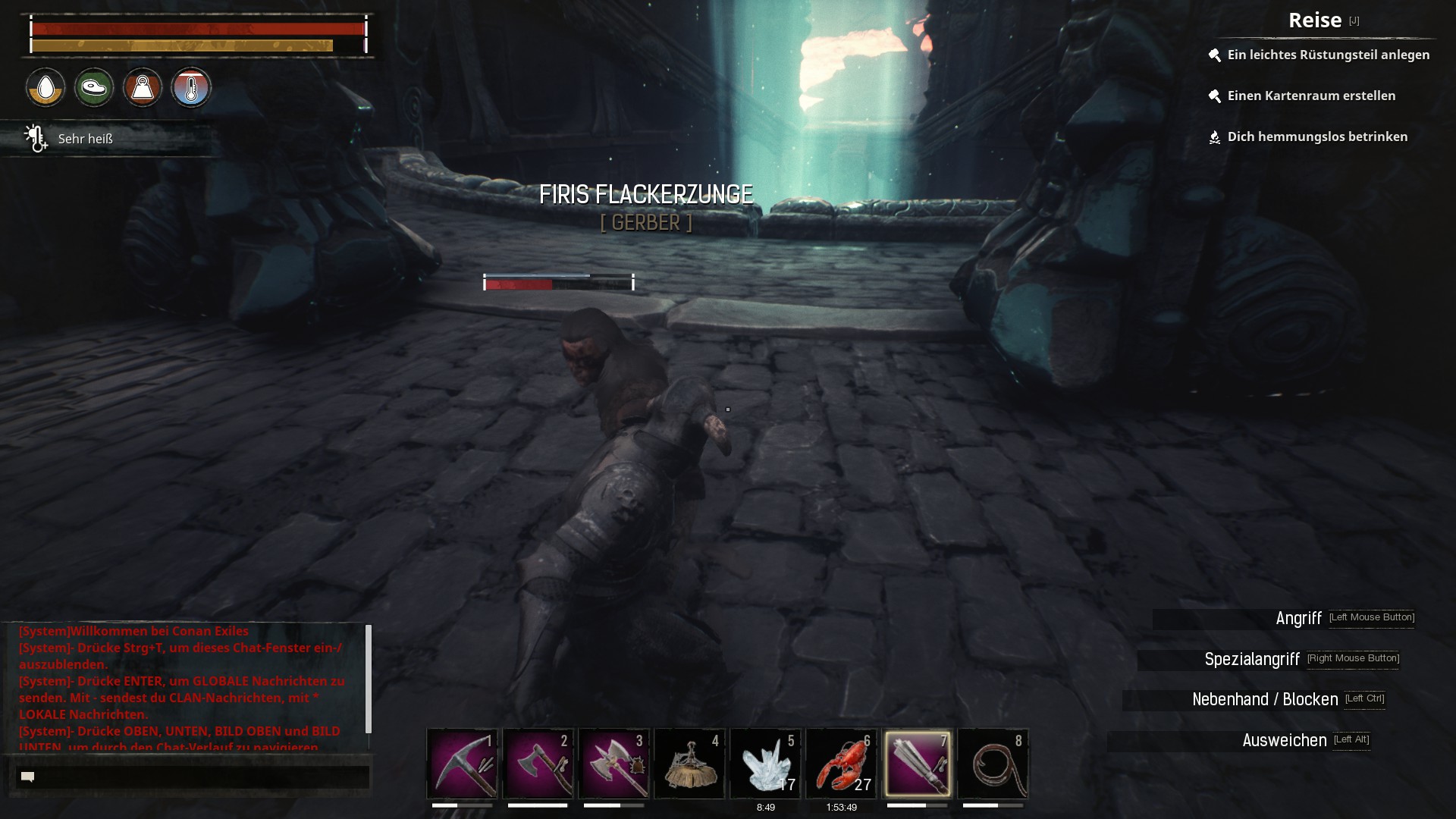The image size is (1456, 819).
Task: Click the 'Sehr heiß' status effect entry
Action: pos(85,139)
